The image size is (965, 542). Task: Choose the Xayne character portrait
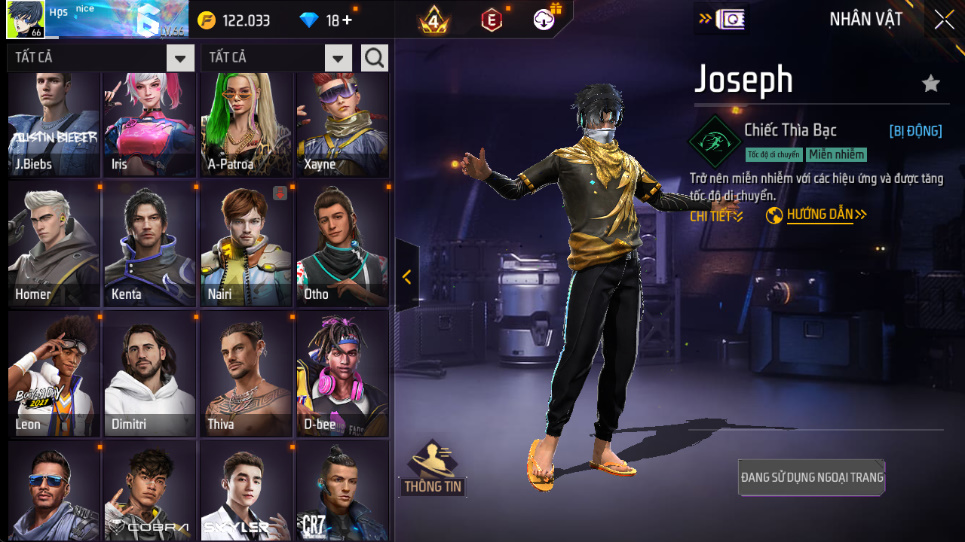(x=342, y=122)
